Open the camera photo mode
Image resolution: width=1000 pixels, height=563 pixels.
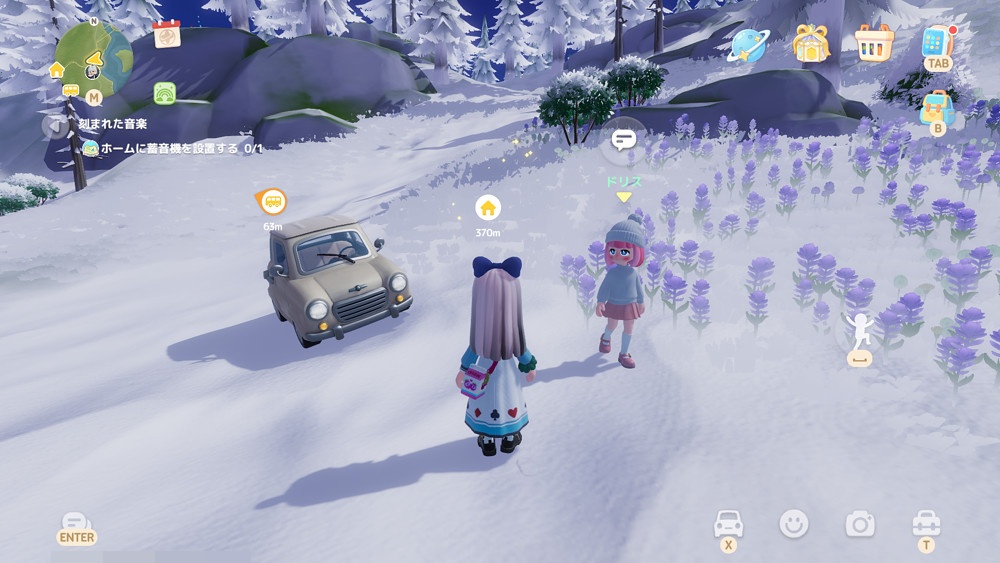(x=859, y=523)
